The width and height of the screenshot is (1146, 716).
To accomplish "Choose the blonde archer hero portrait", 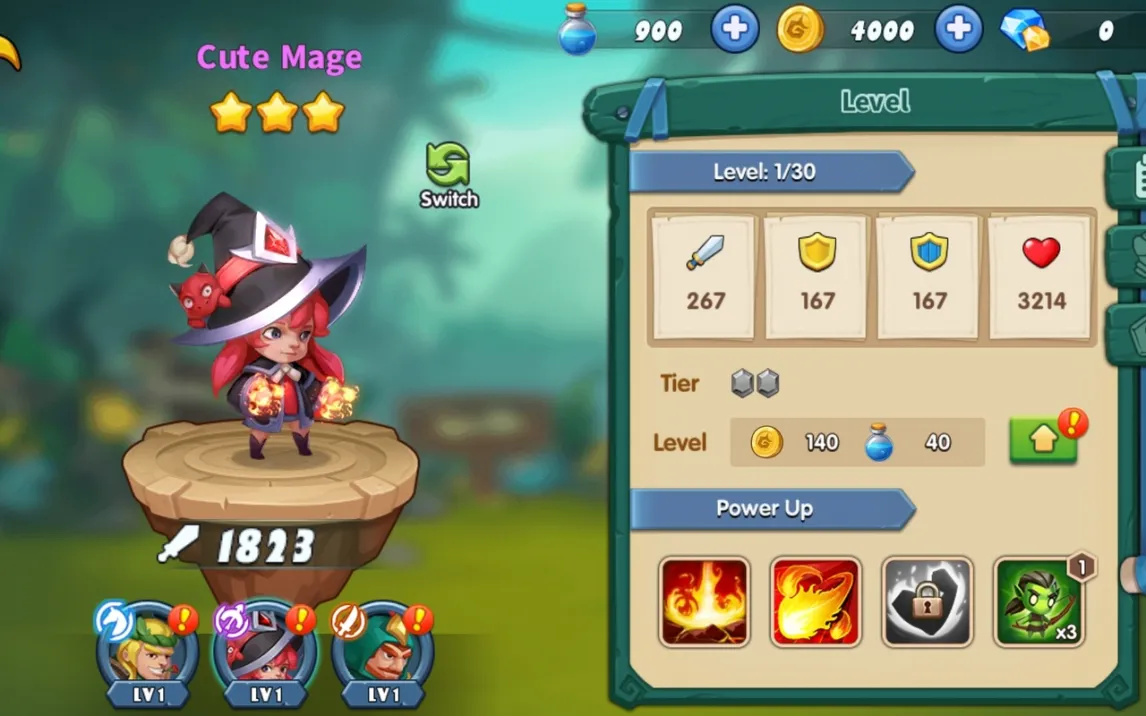I will [148, 650].
